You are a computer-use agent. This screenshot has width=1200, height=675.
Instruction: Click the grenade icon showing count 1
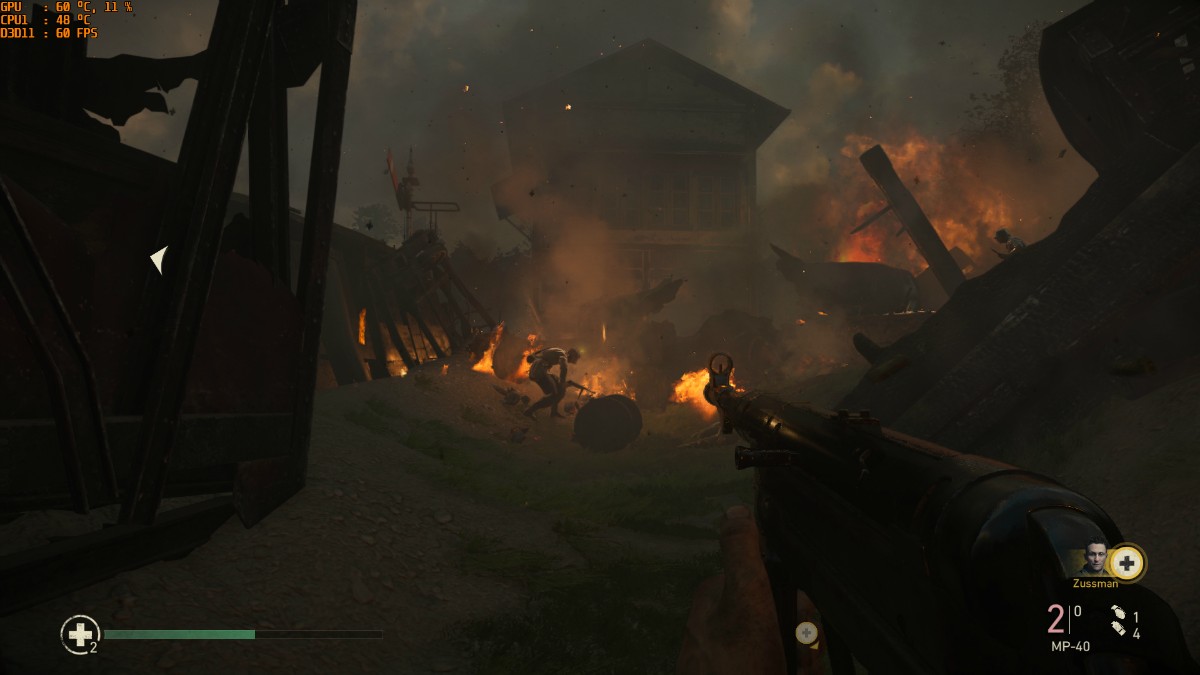(x=1118, y=614)
